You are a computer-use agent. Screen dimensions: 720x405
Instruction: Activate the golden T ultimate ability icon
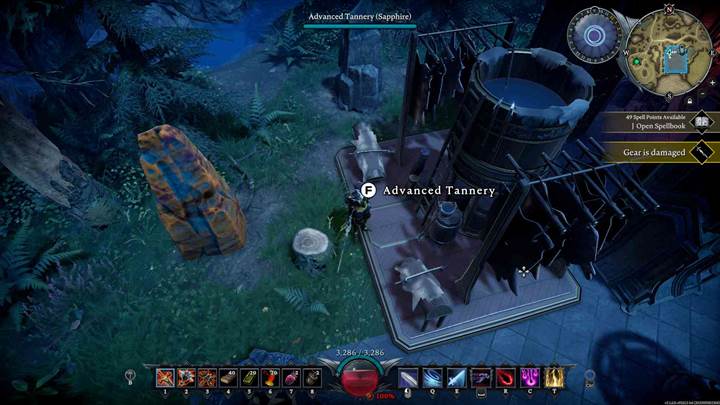tap(553, 378)
